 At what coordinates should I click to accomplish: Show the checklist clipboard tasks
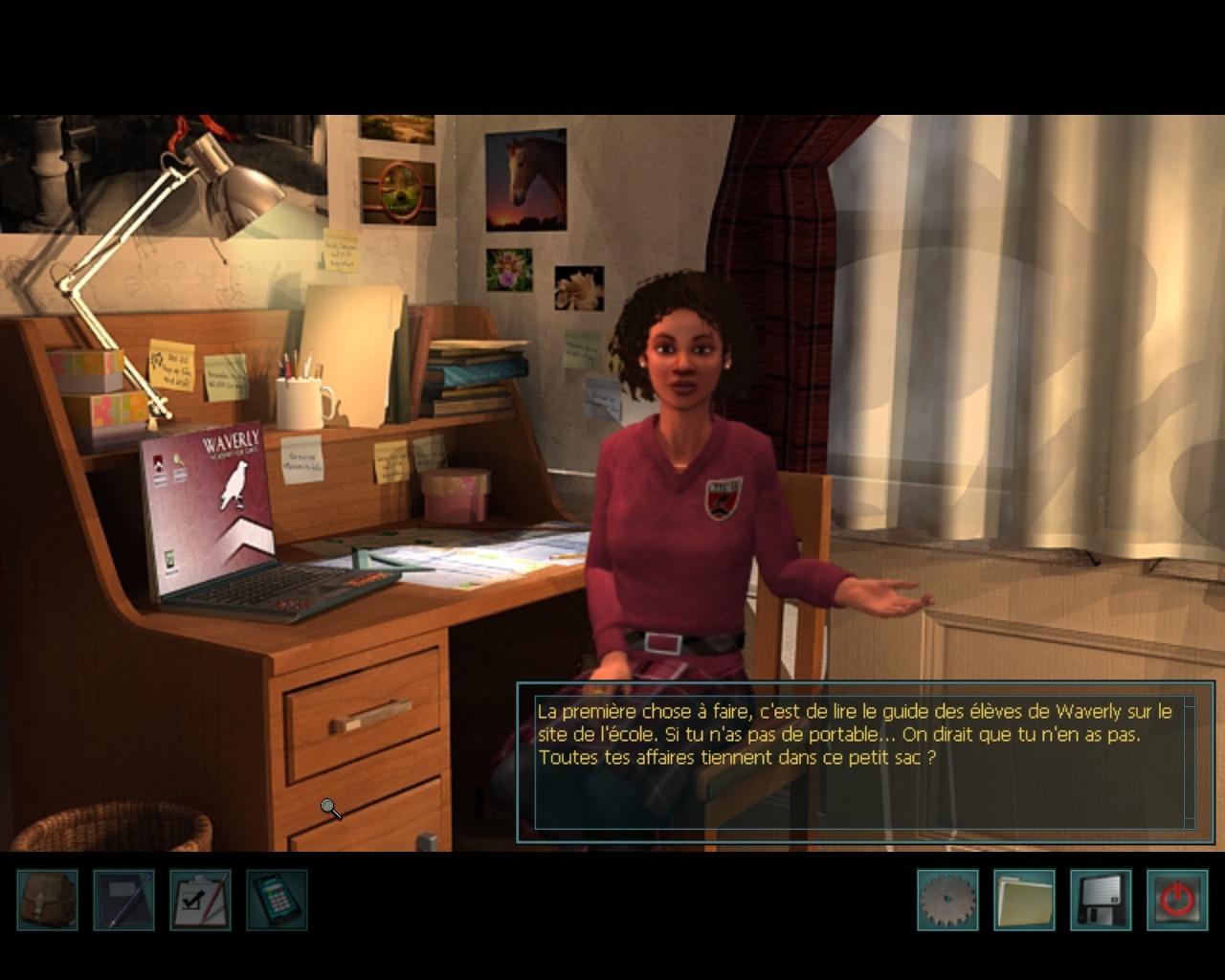[x=201, y=900]
